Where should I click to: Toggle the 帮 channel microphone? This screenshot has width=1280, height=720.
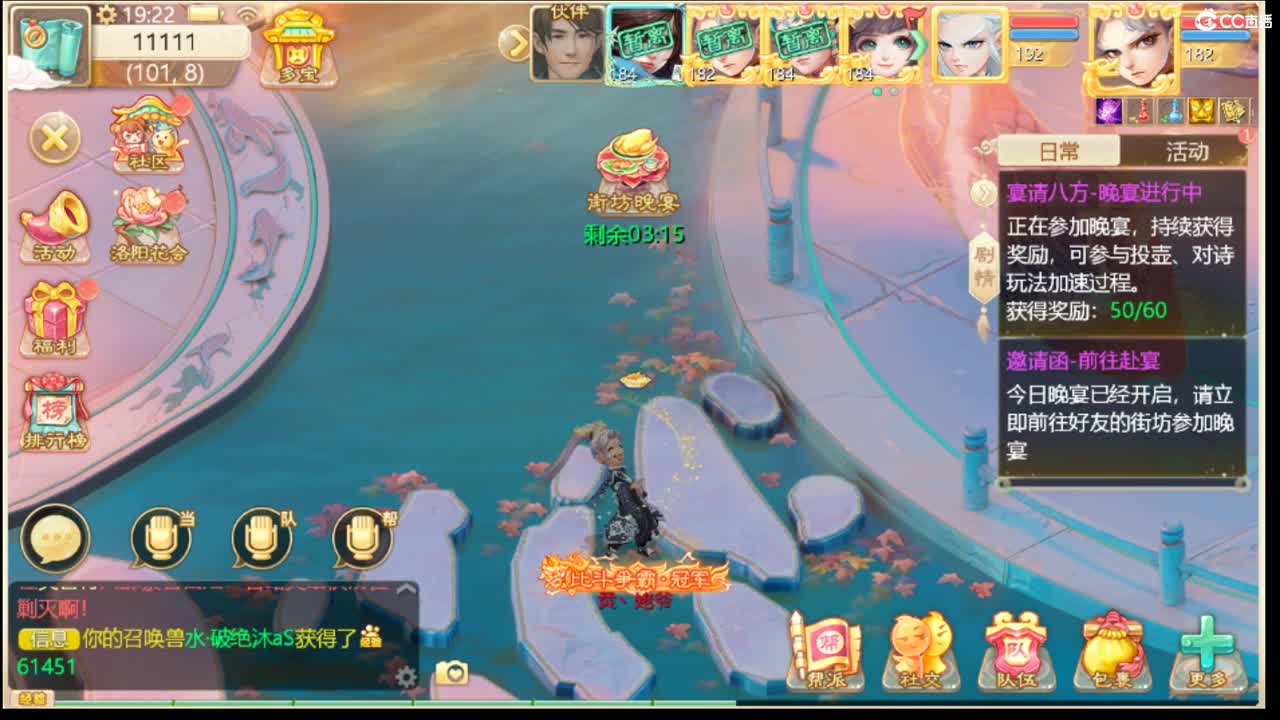click(360, 535)
